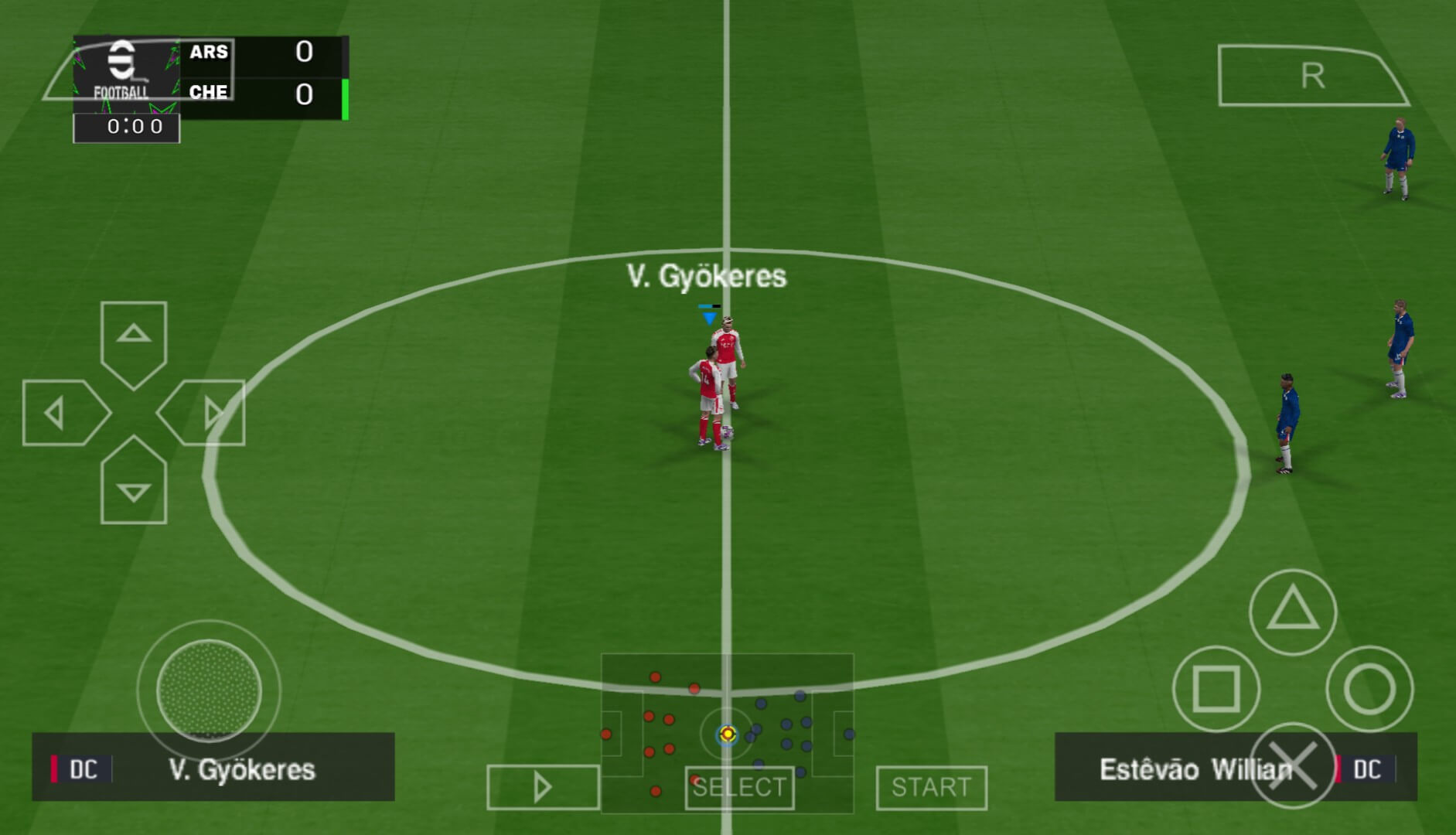1456x835 pixels.
Task: Tap the D-pad left arrow
Action: (62, 413)
